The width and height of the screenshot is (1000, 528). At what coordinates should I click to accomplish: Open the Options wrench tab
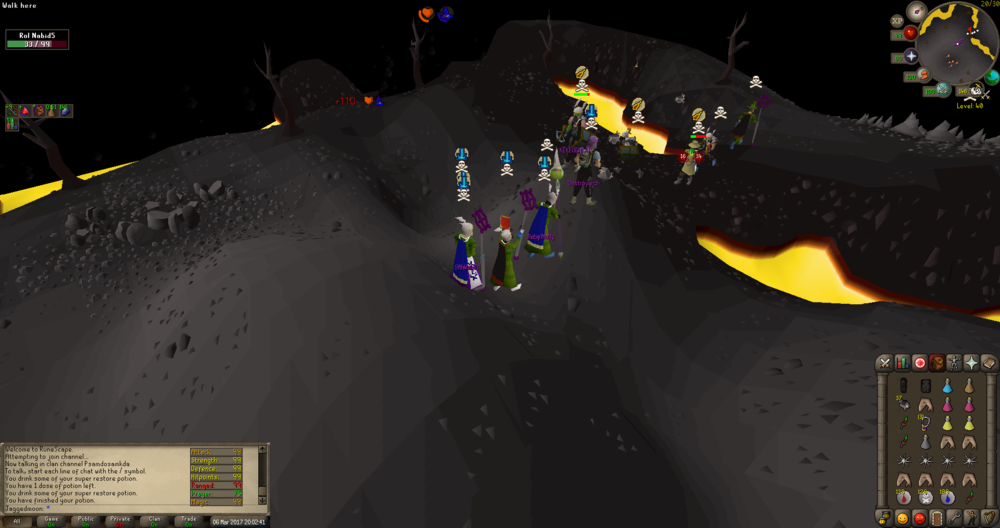[x=954, y=517]
